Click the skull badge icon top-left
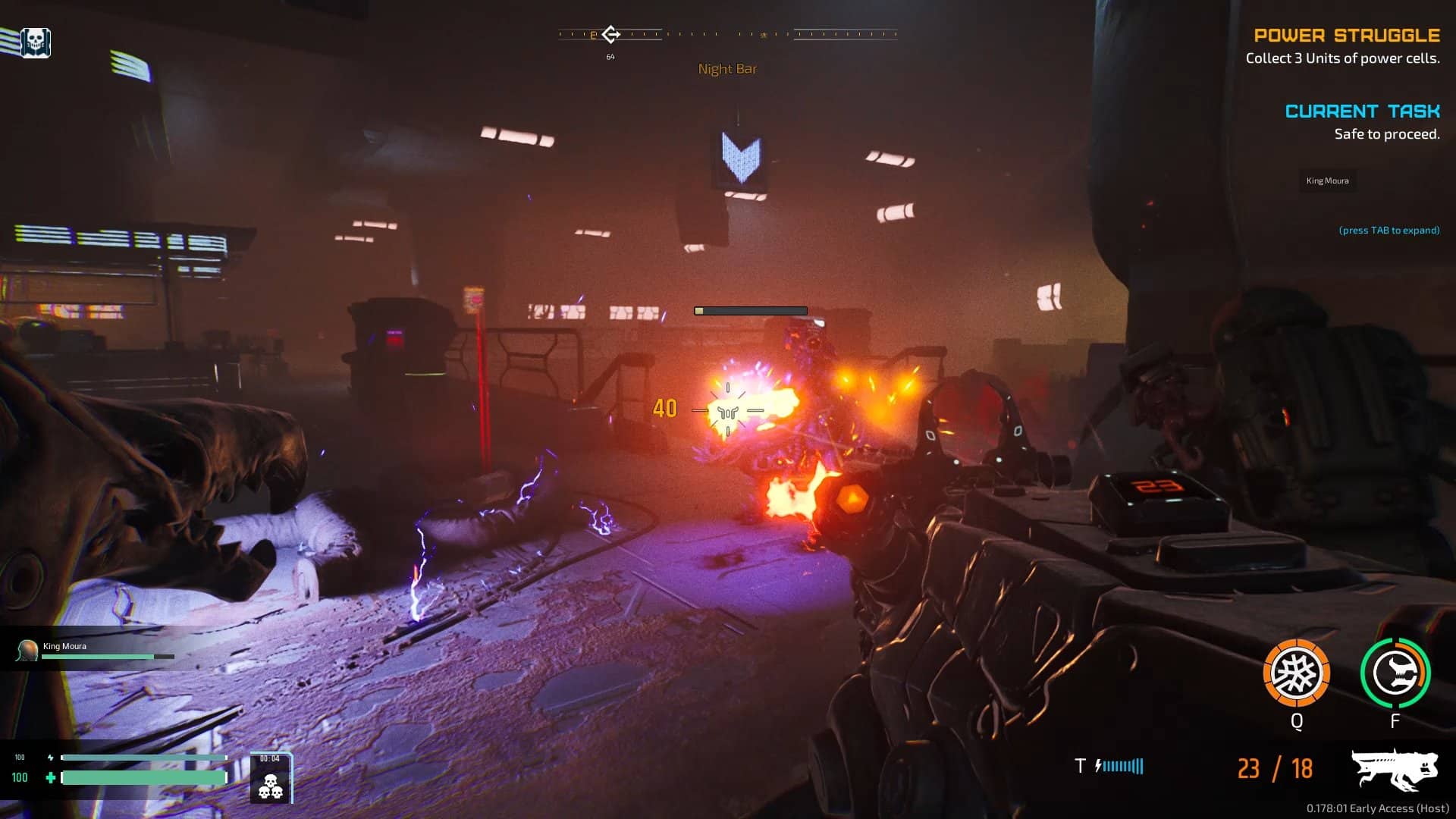This screenshot has width=1456, height=819. click(35, 42)
